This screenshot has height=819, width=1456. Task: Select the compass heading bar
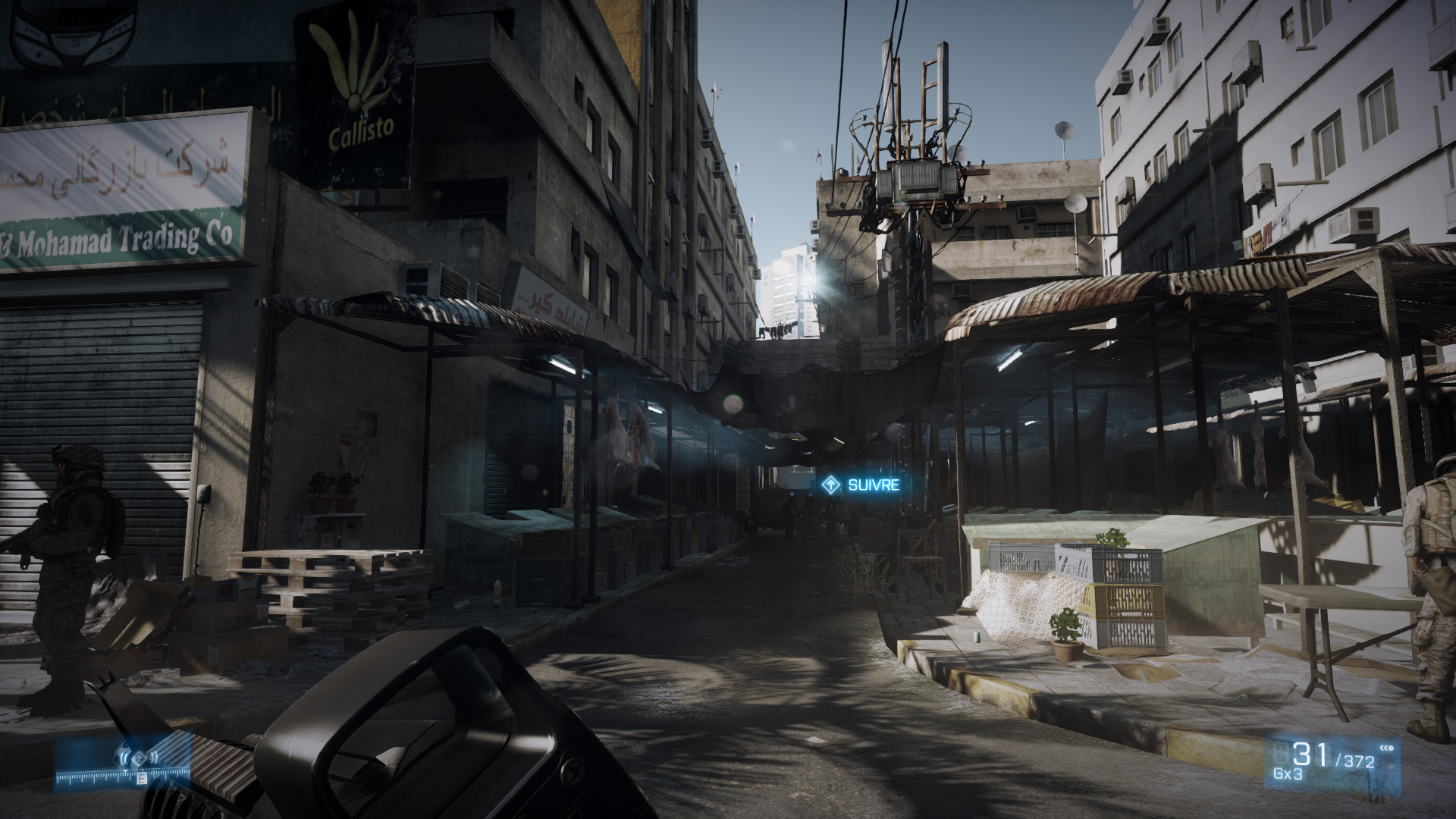pos(123,778)
